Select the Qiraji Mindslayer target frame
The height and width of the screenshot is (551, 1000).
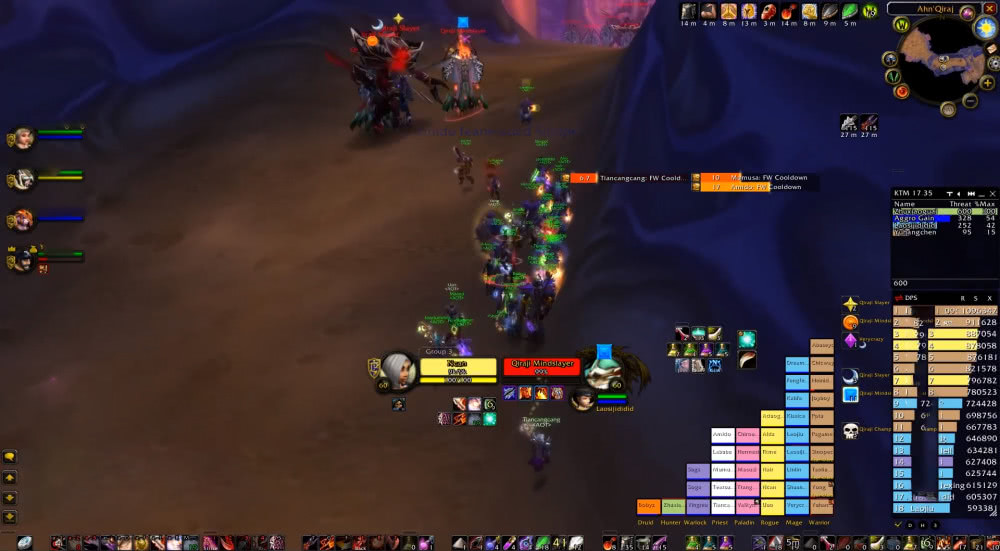(x=541, y=368)
